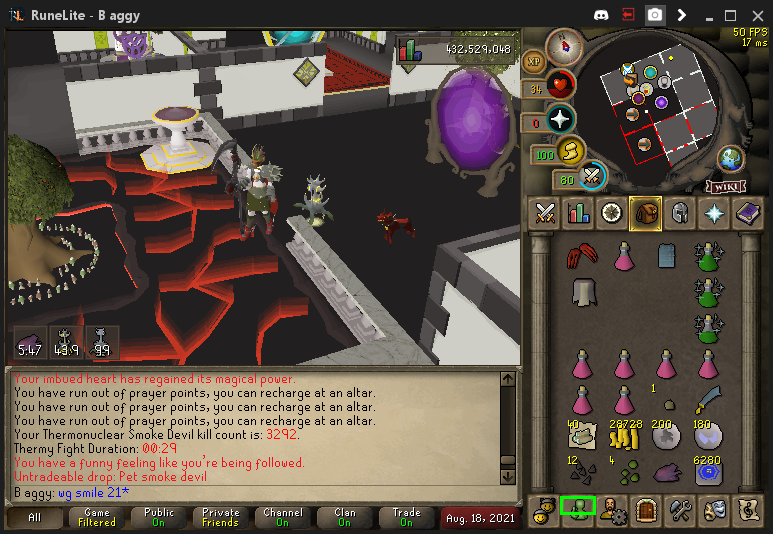Activate the special attack orb
Image resolution: width=773 pixels, height=534 pixels.
tap(593, 176)
